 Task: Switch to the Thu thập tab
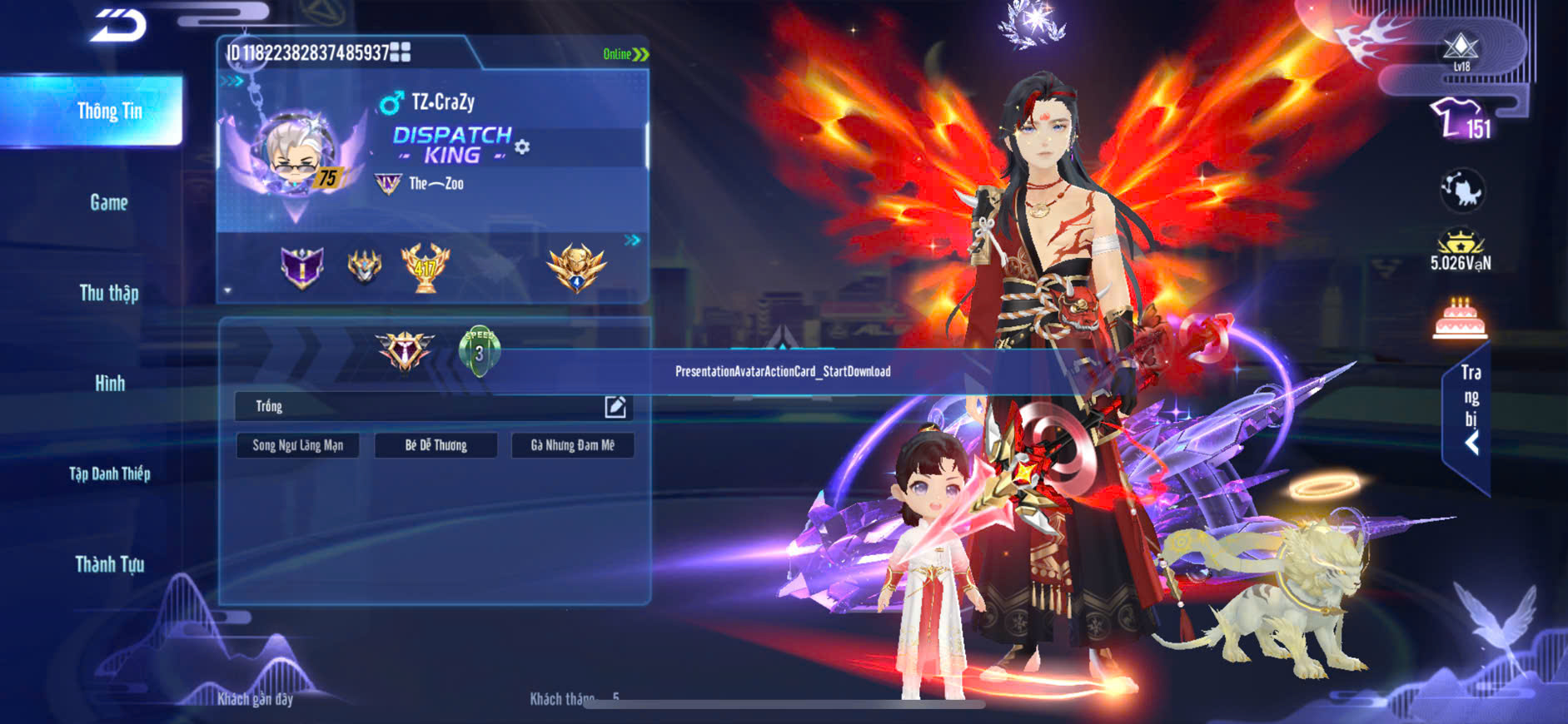pyautogui.click(x=109, y=293)
